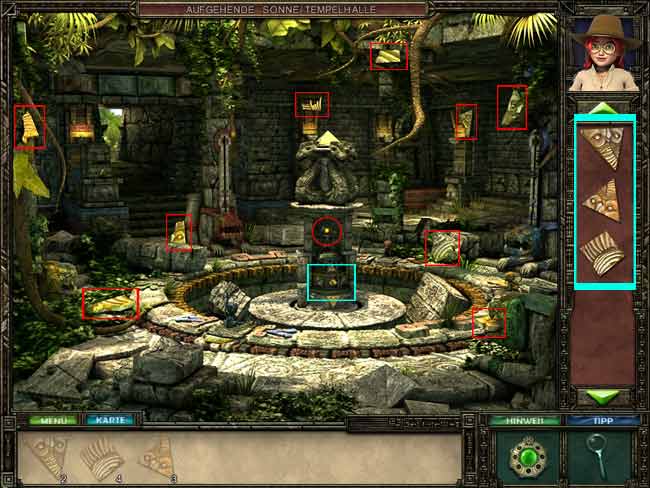
Task: Click the fan-shaped fragment labeled 4 in list
Action: tap(100, 458)
